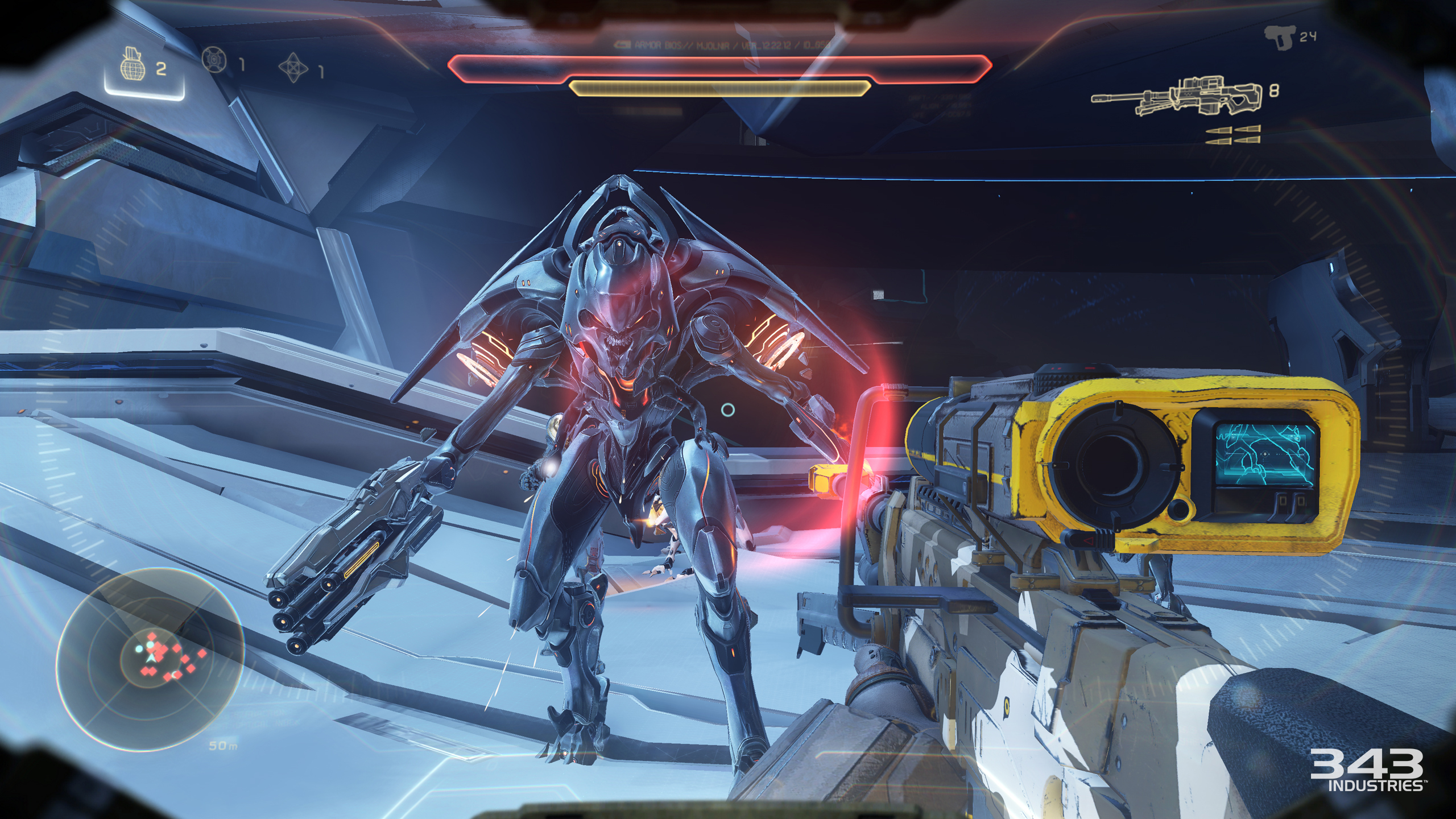
Task: Pick the diamond-shaped splinter grenade icon
Action: pos(293,68)
